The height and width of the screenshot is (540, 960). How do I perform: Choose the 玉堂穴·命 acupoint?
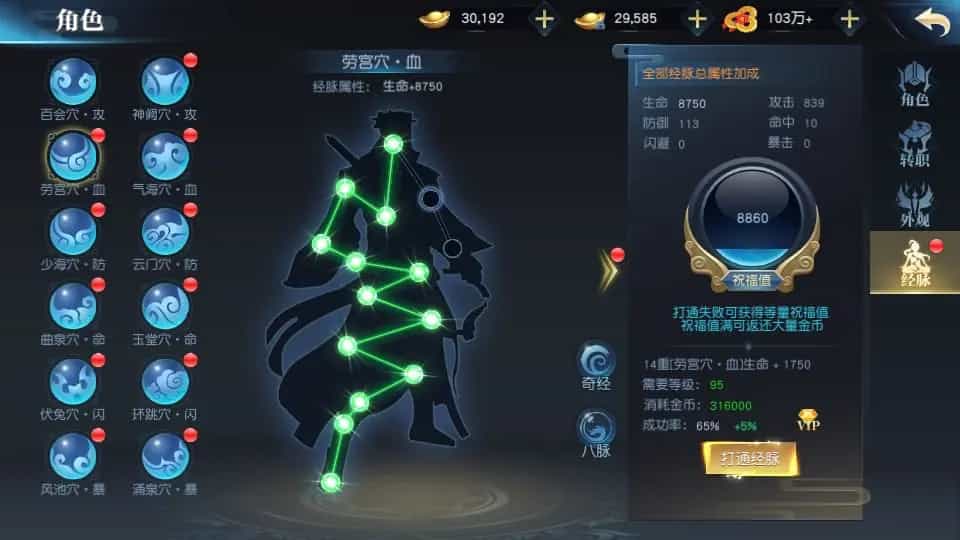click(x=165, y=306)
